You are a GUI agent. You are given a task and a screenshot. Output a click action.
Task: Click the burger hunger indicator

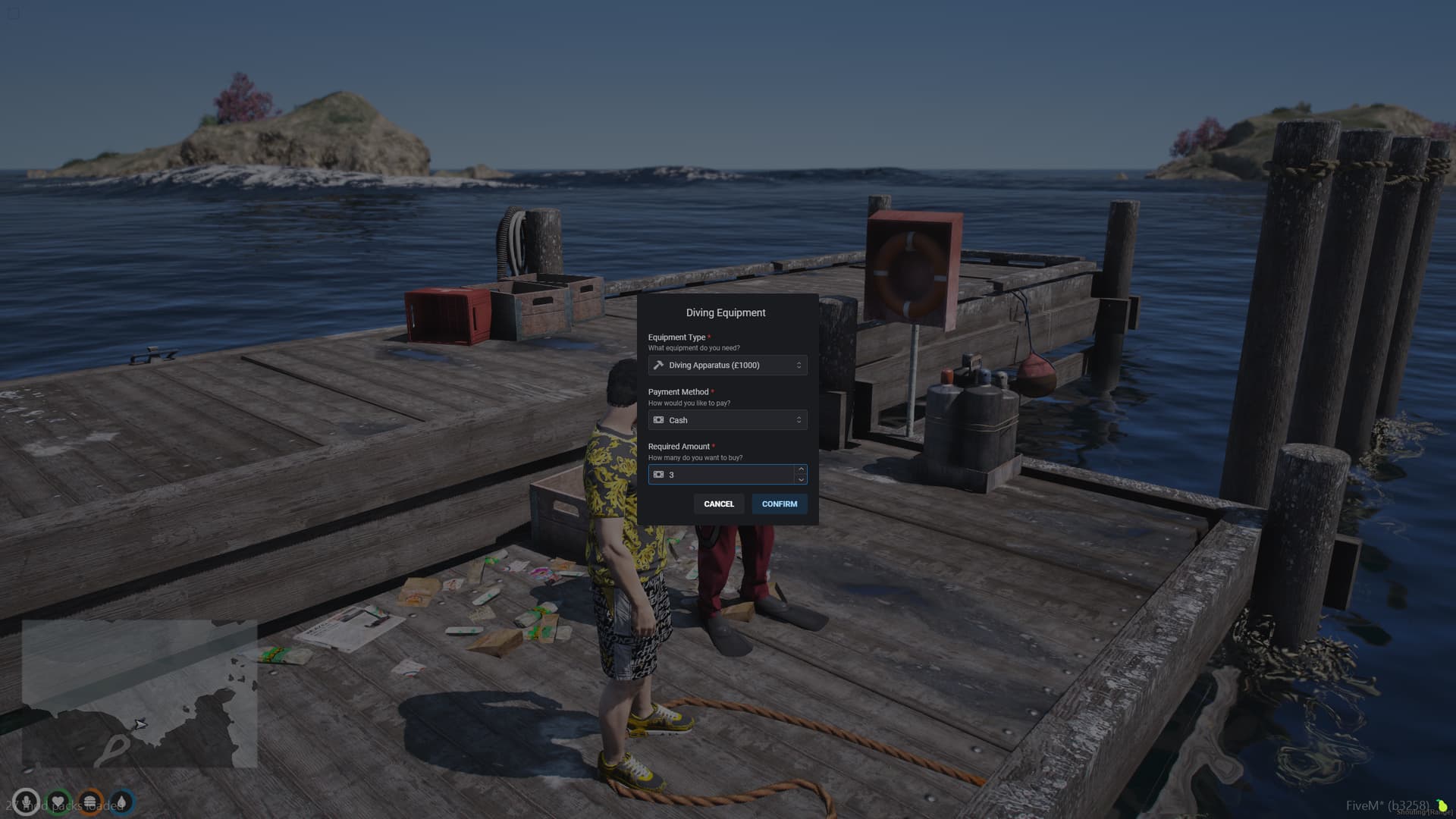pos(91,801)
